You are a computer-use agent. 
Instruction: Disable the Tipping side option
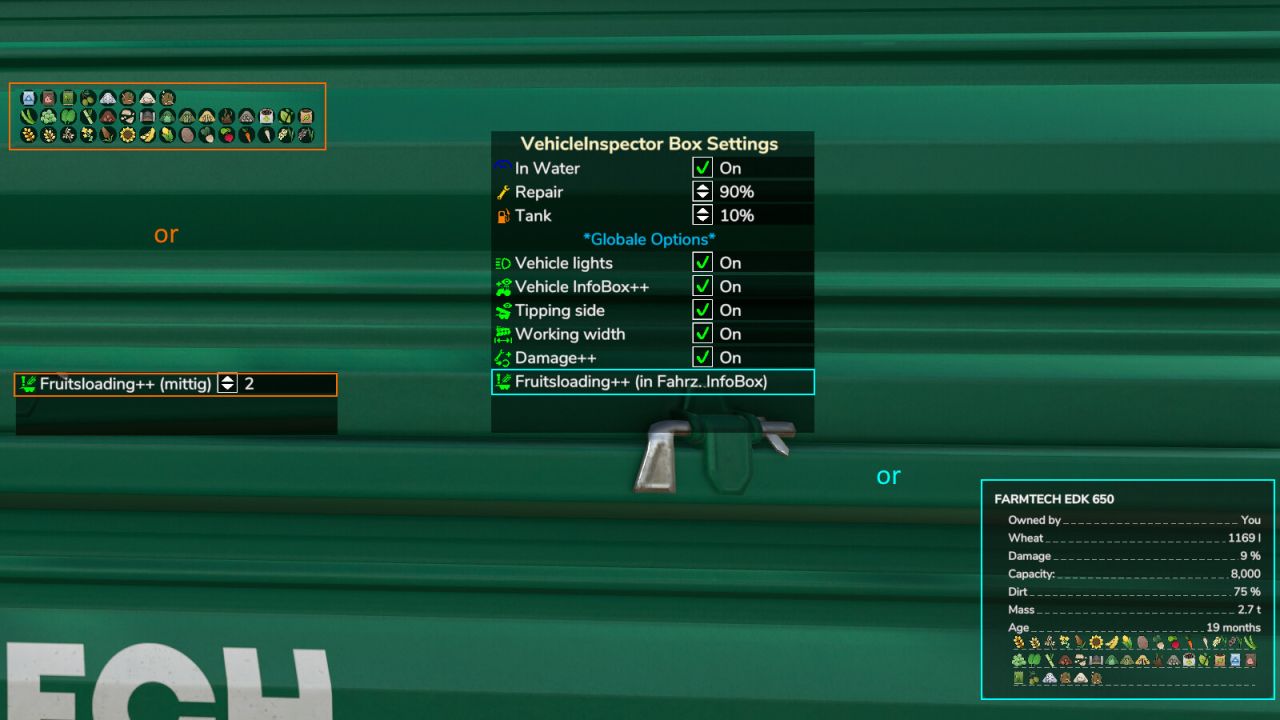point(703,311)
